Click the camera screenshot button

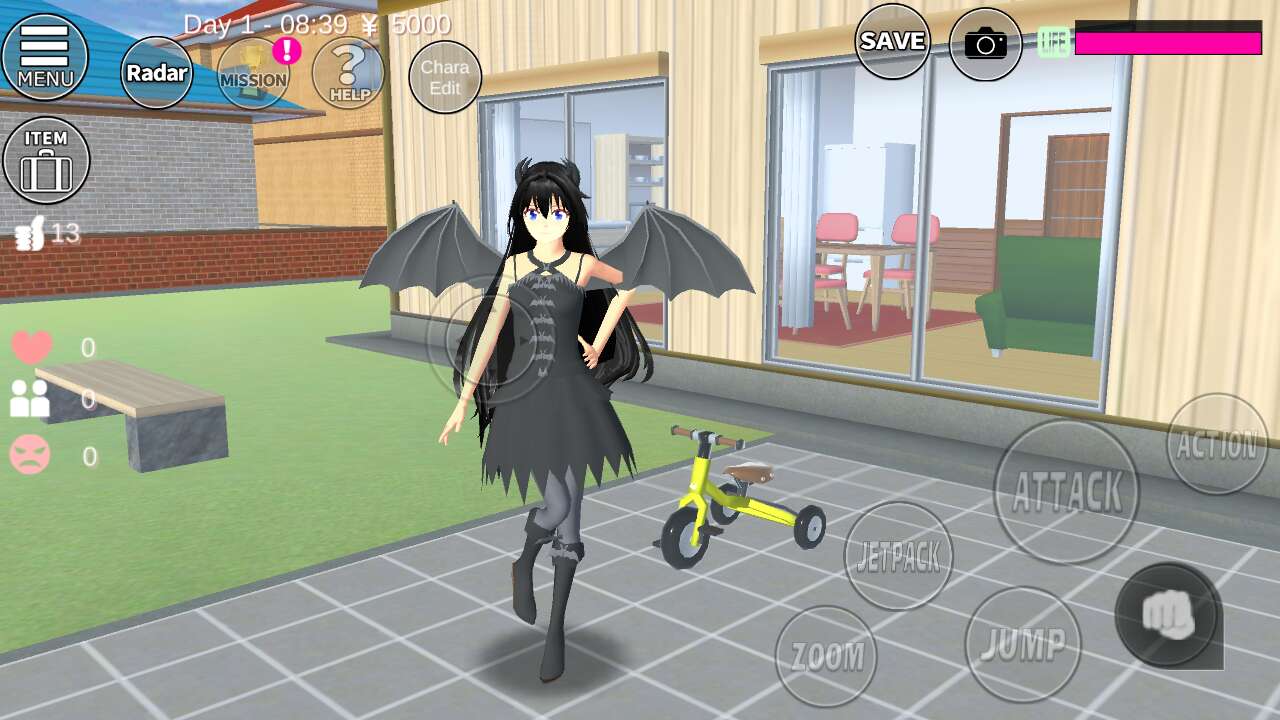click(x=986, y=44)
